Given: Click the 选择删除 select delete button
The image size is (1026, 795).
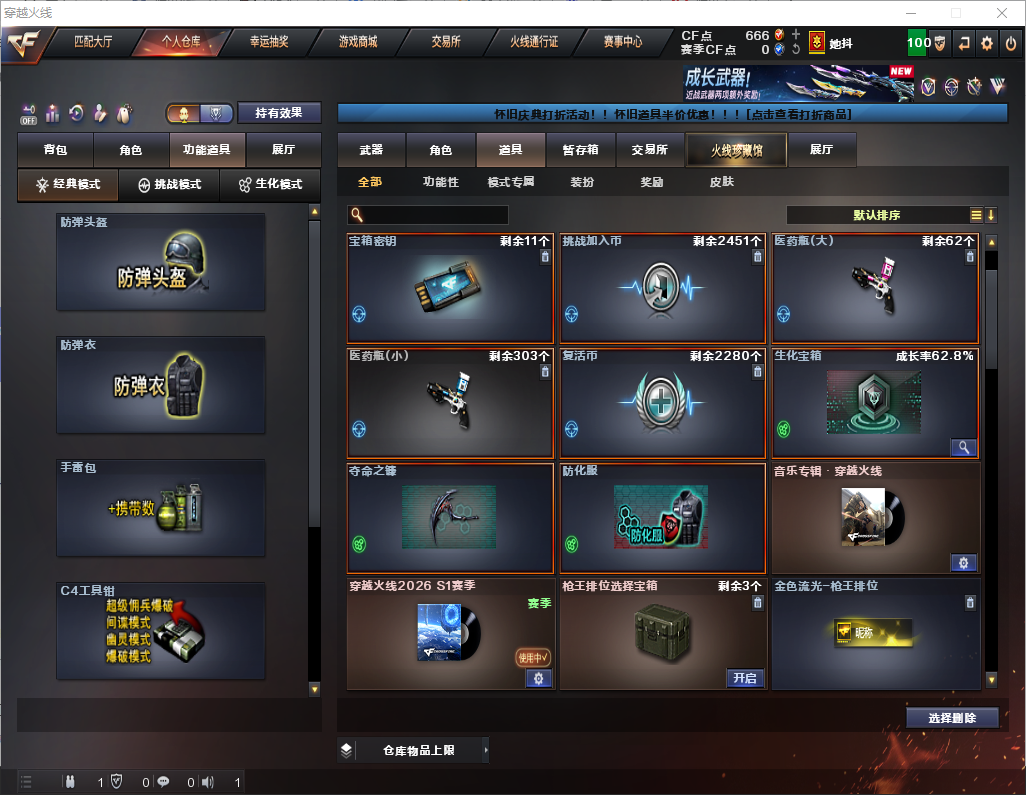Looking at the screenshot, I should point(952,718).
